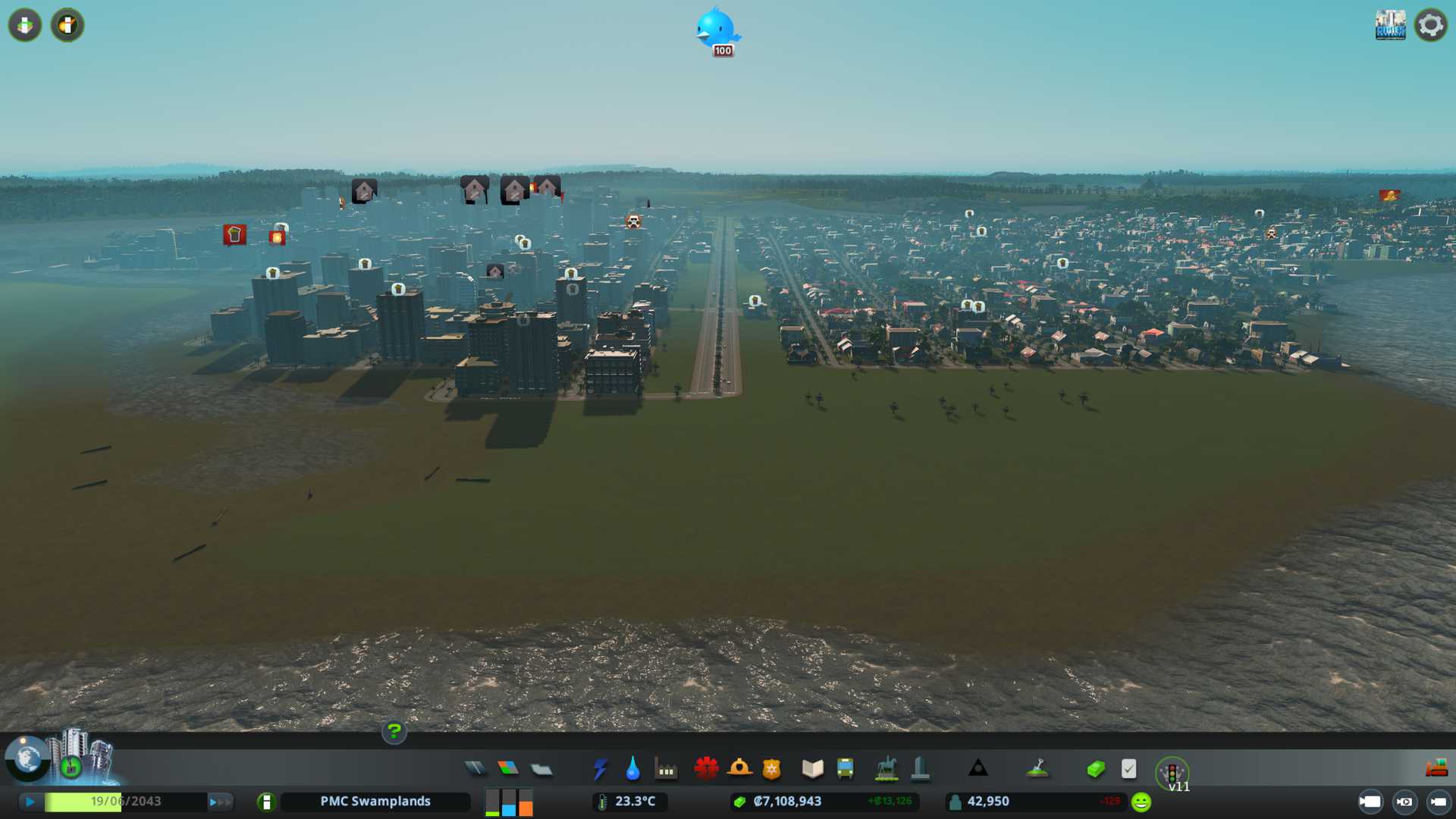Open the Roads build menu
Image resolution: width=1456 pixels, height=819 pixels.
click(x=475, y=769)
